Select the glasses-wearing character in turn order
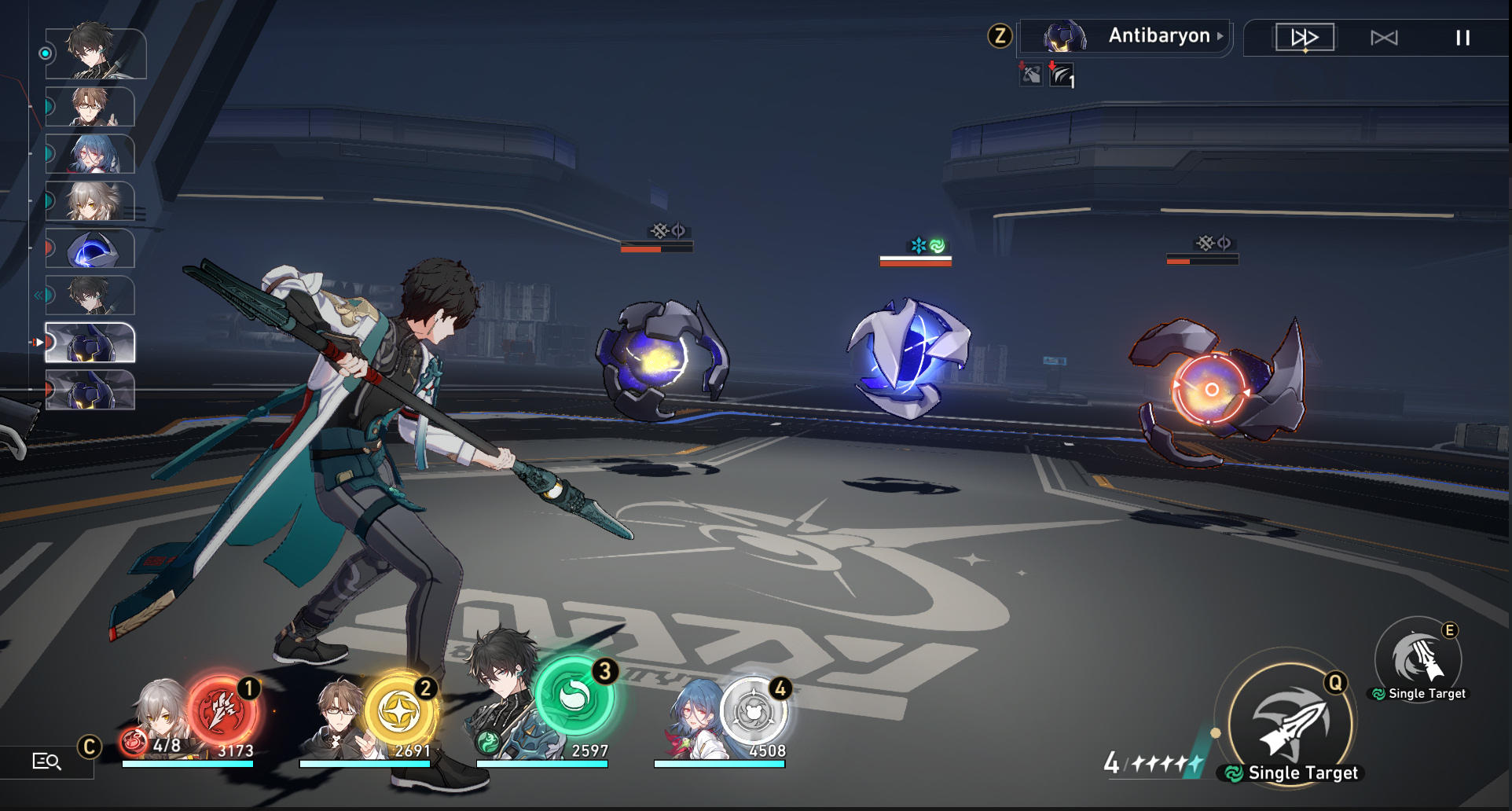Screen dimensions: 1512x811 90,107
